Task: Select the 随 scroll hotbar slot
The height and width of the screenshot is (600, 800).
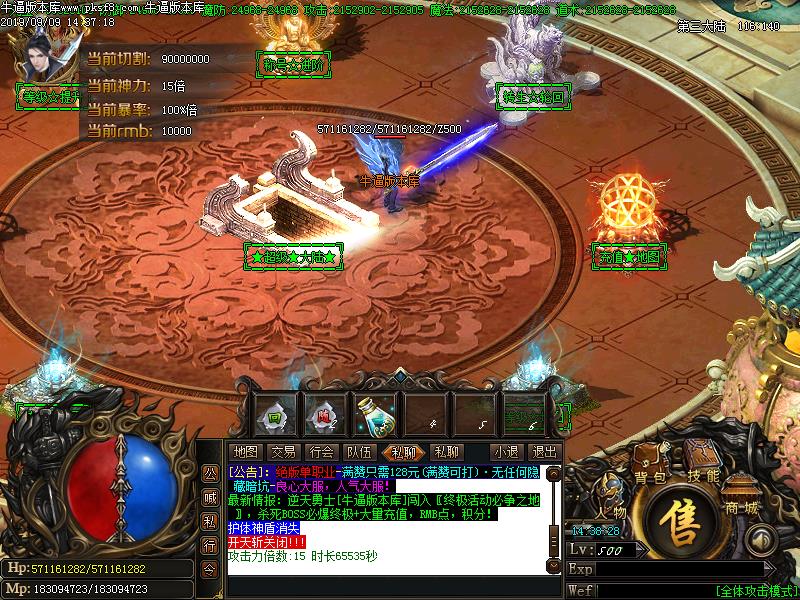Action: pyautogui.click(x=324, y=412)
